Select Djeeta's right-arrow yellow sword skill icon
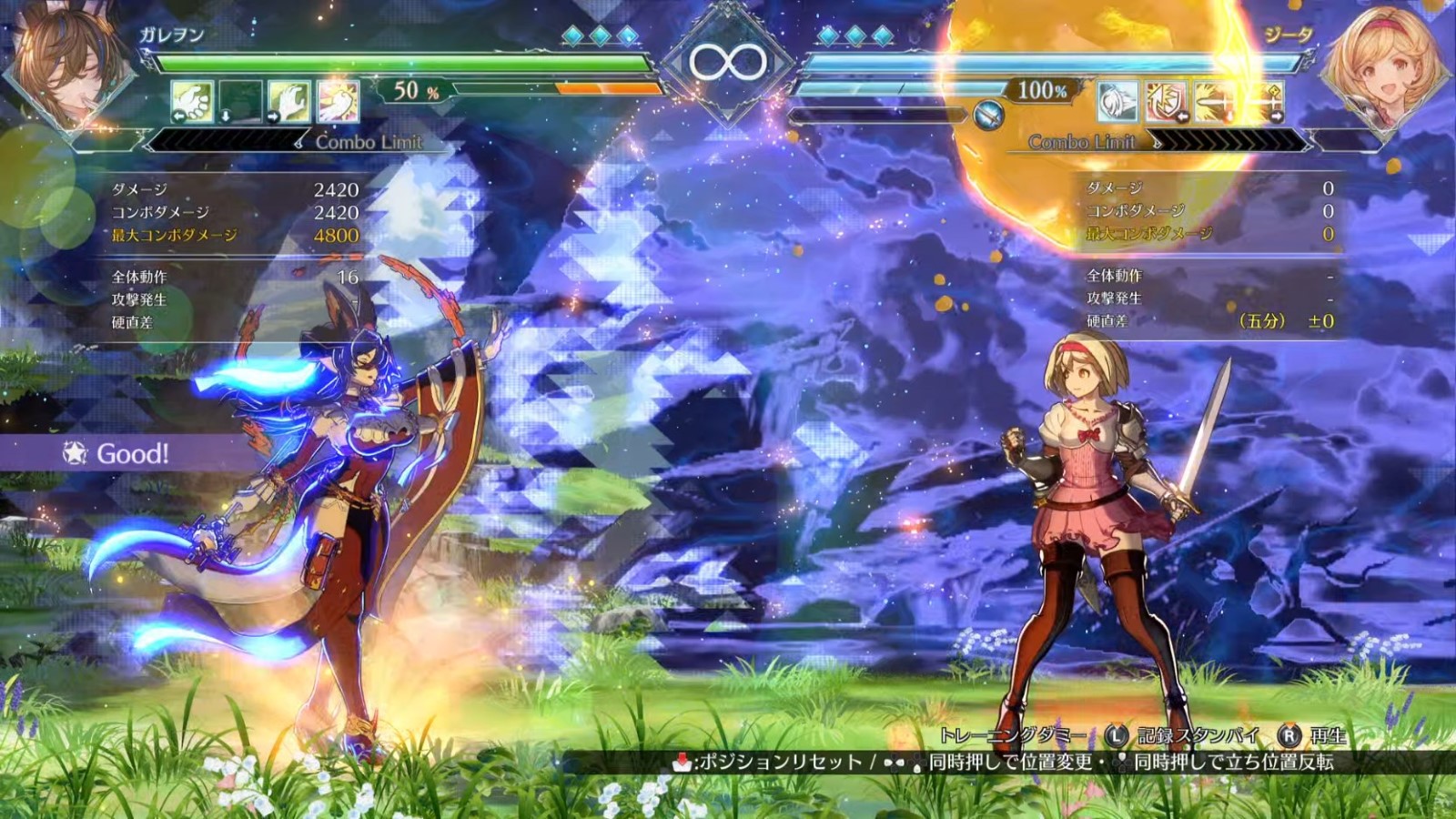This screenshot has width=1456, height=819. click(x=1263, y=101)
